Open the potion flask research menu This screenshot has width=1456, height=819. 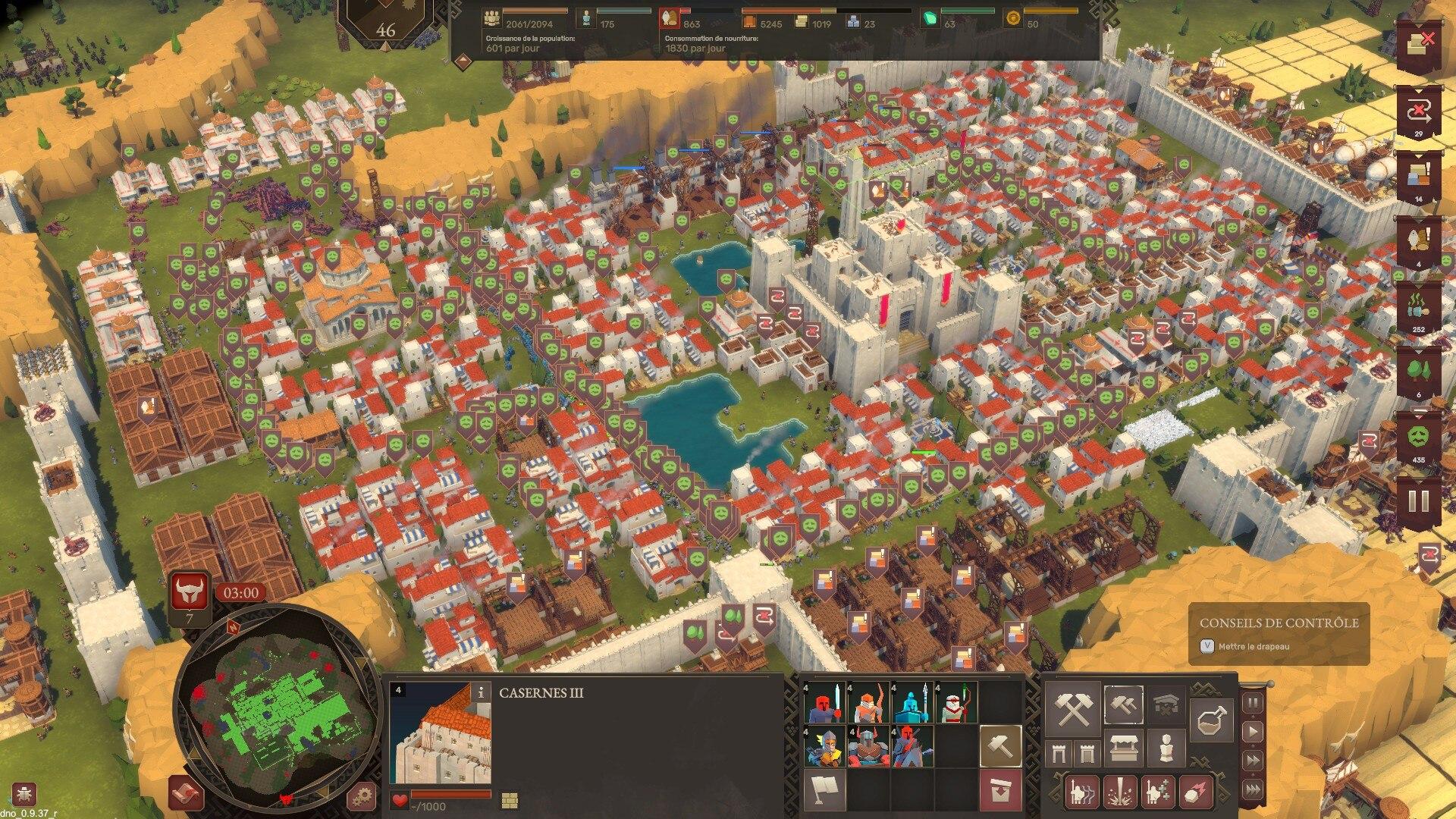[x=1211, y=720]
